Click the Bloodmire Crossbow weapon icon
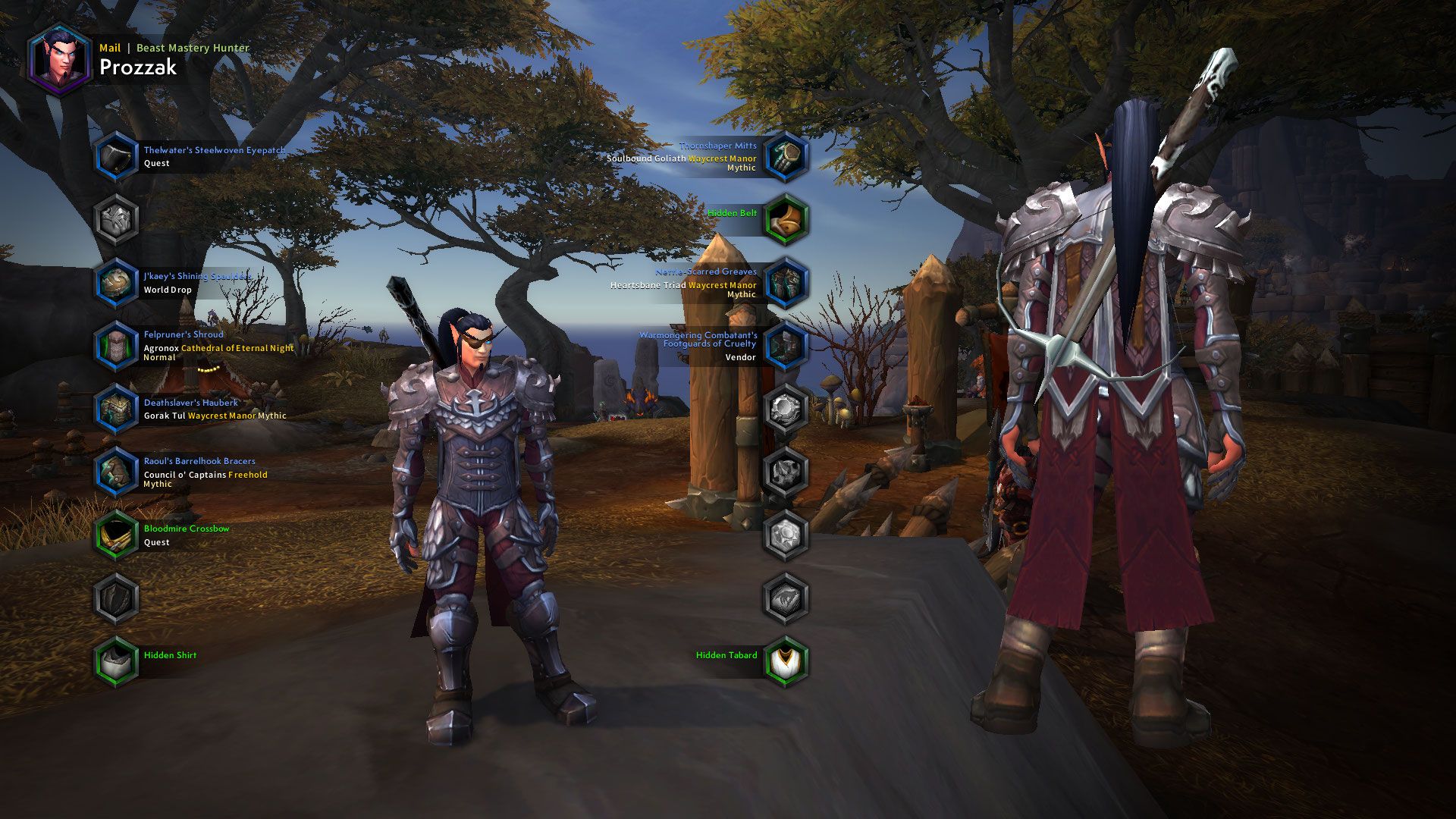Screen dimensions: 1456x819 pos(115,535)
